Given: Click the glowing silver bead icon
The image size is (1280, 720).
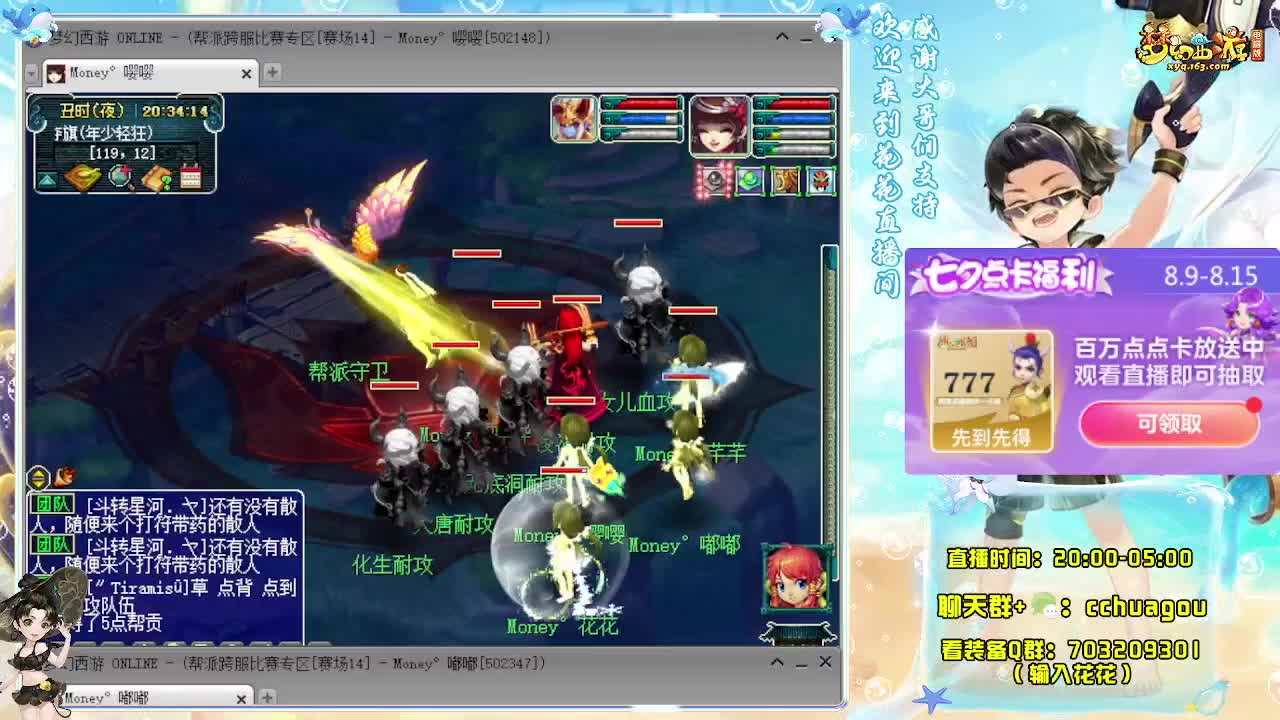Looking at the screenshot, I should pyautogui.click(x=714, y=180).
